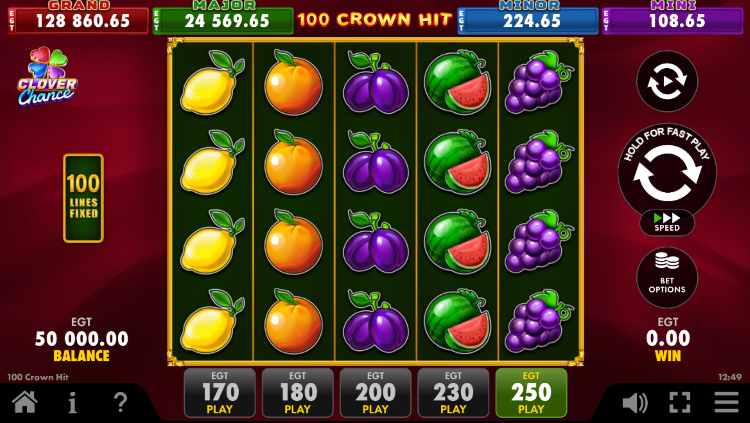Show help via the question mark
The width and height of the screenshot is (750, 423).
point(120,403)
